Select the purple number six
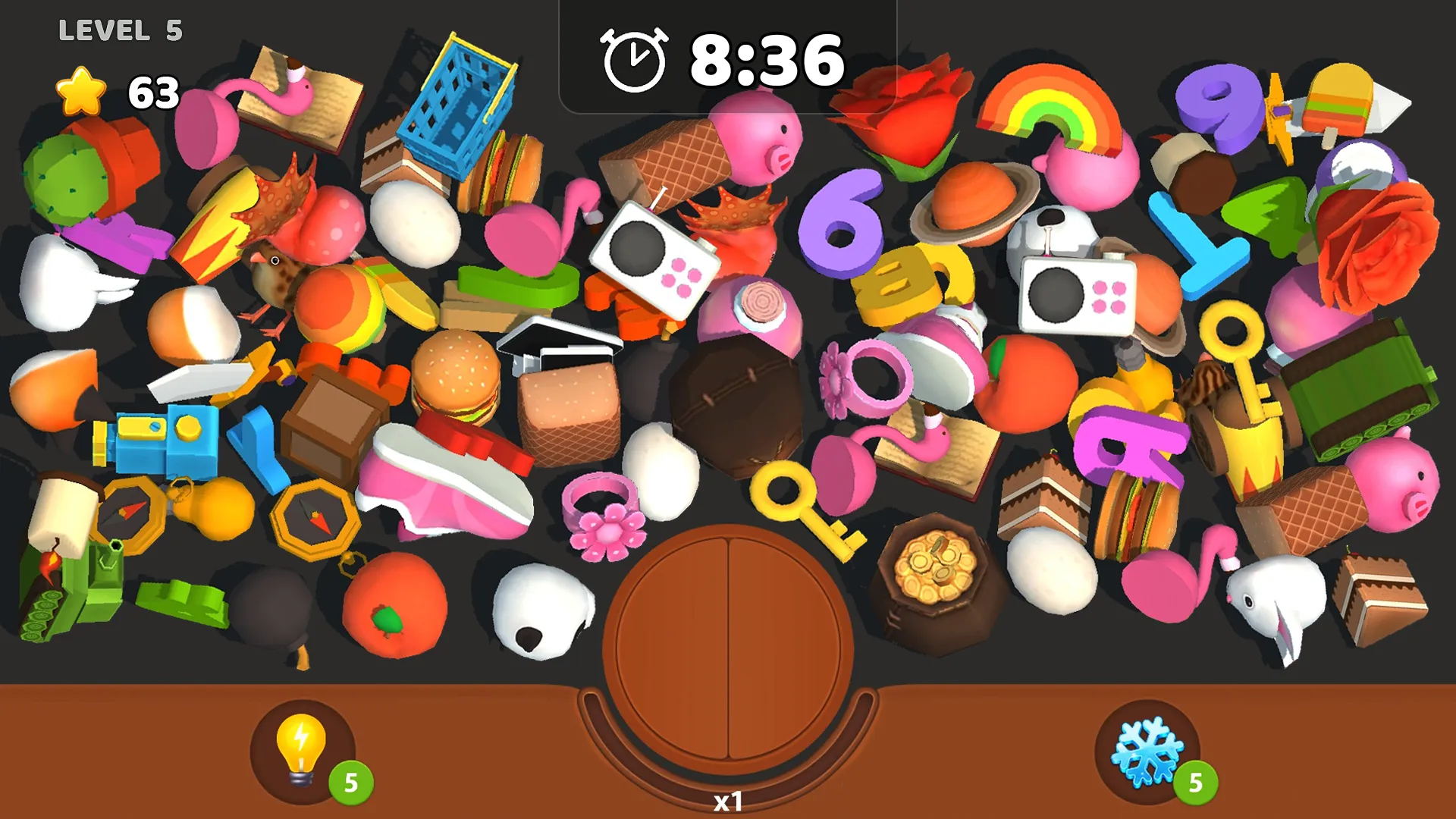Screen dimensions: 1456x819 pos(840,224)
